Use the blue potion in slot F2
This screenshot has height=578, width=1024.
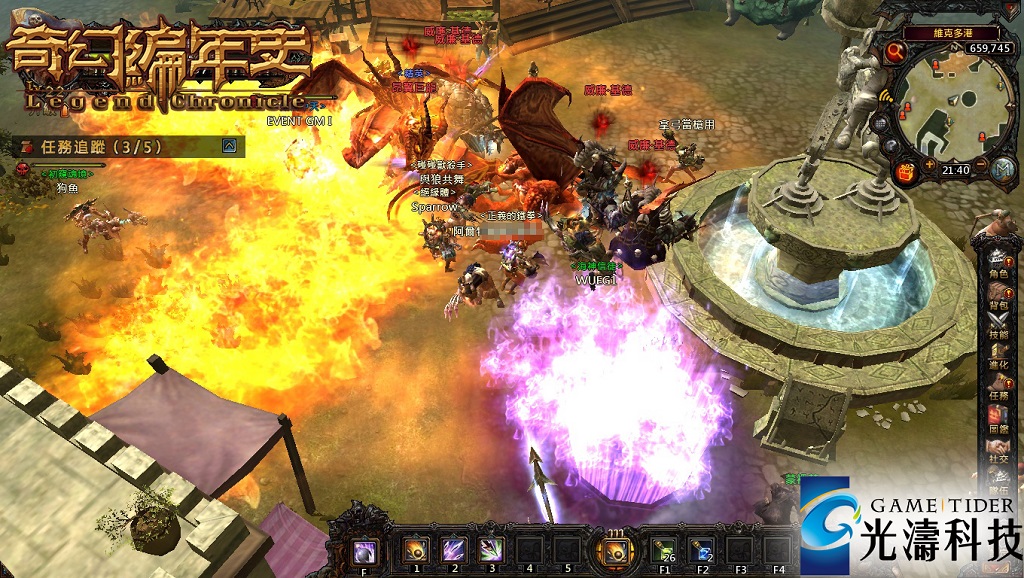coord(703,548)
